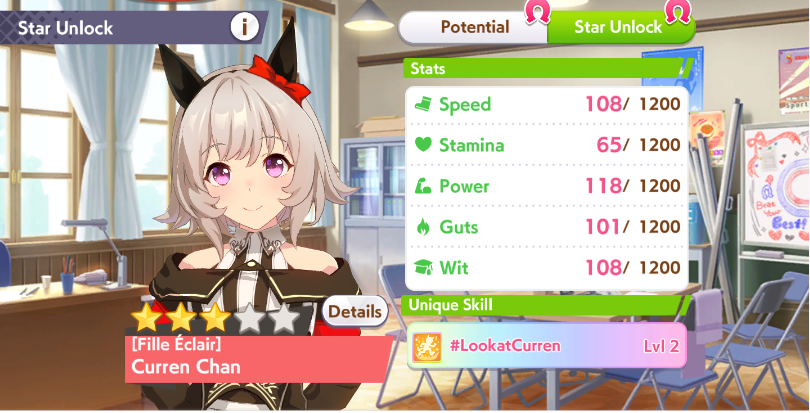The image size is (810, 413).
Task: Switch to the Potential tab
Action: (x=474, y=27)
